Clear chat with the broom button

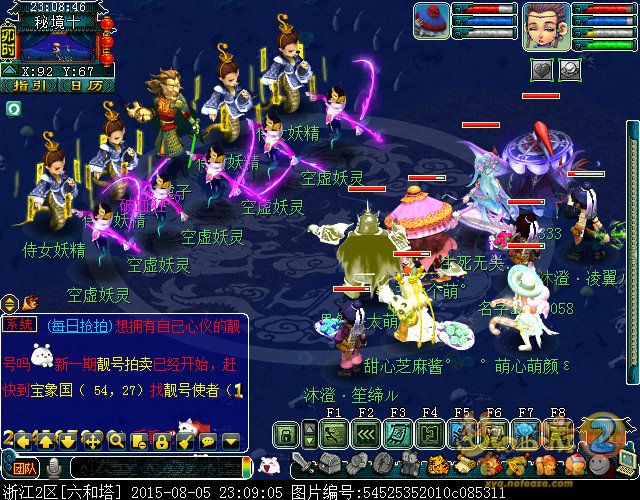point(184,440)
